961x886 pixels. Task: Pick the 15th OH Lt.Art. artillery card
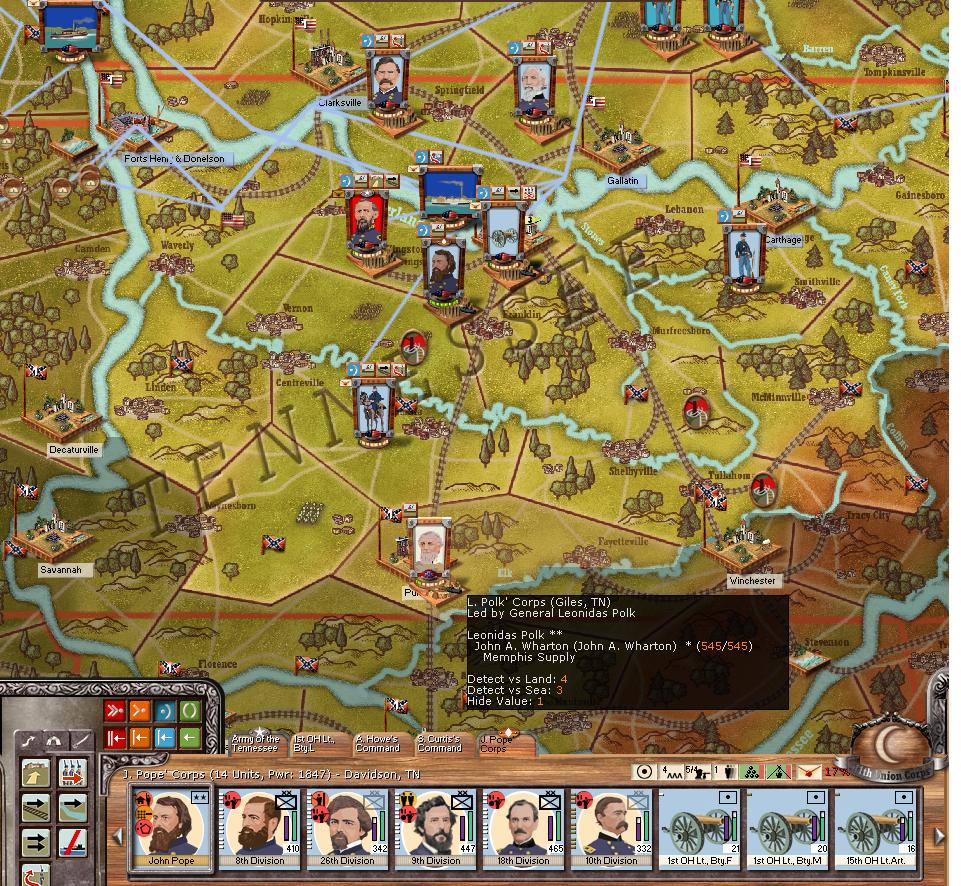click(875, 829)
